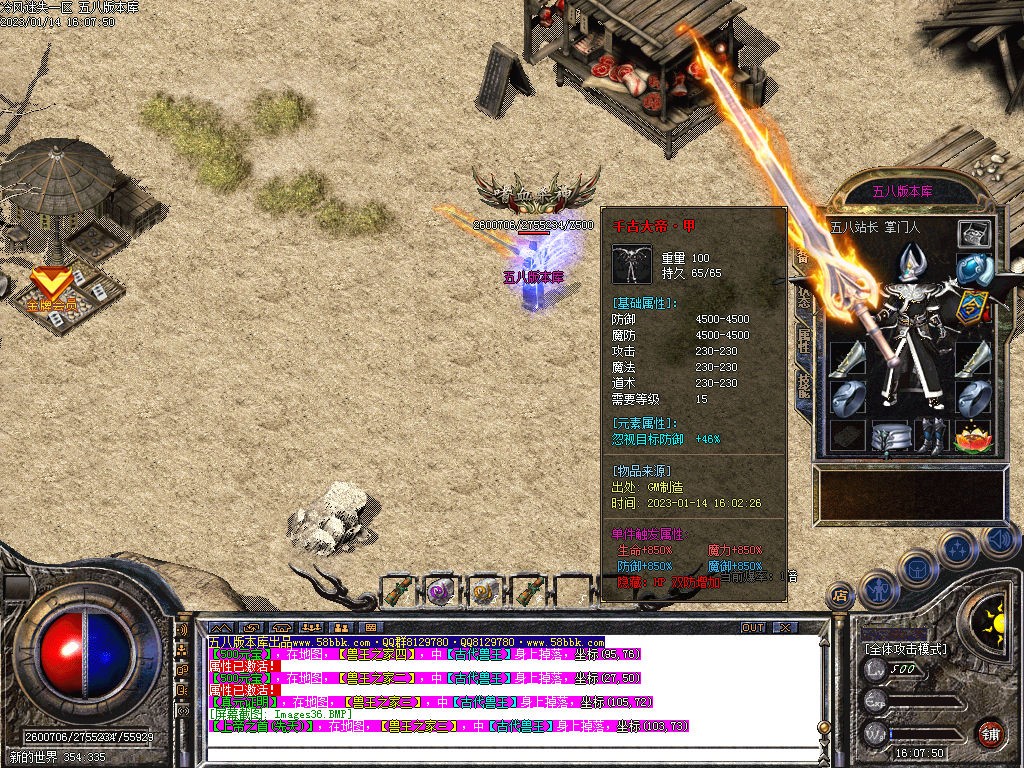Open the shop via the 店 button
This screenshot has width=1024, height=768.
pyautogui.click(x=840, y=596)
